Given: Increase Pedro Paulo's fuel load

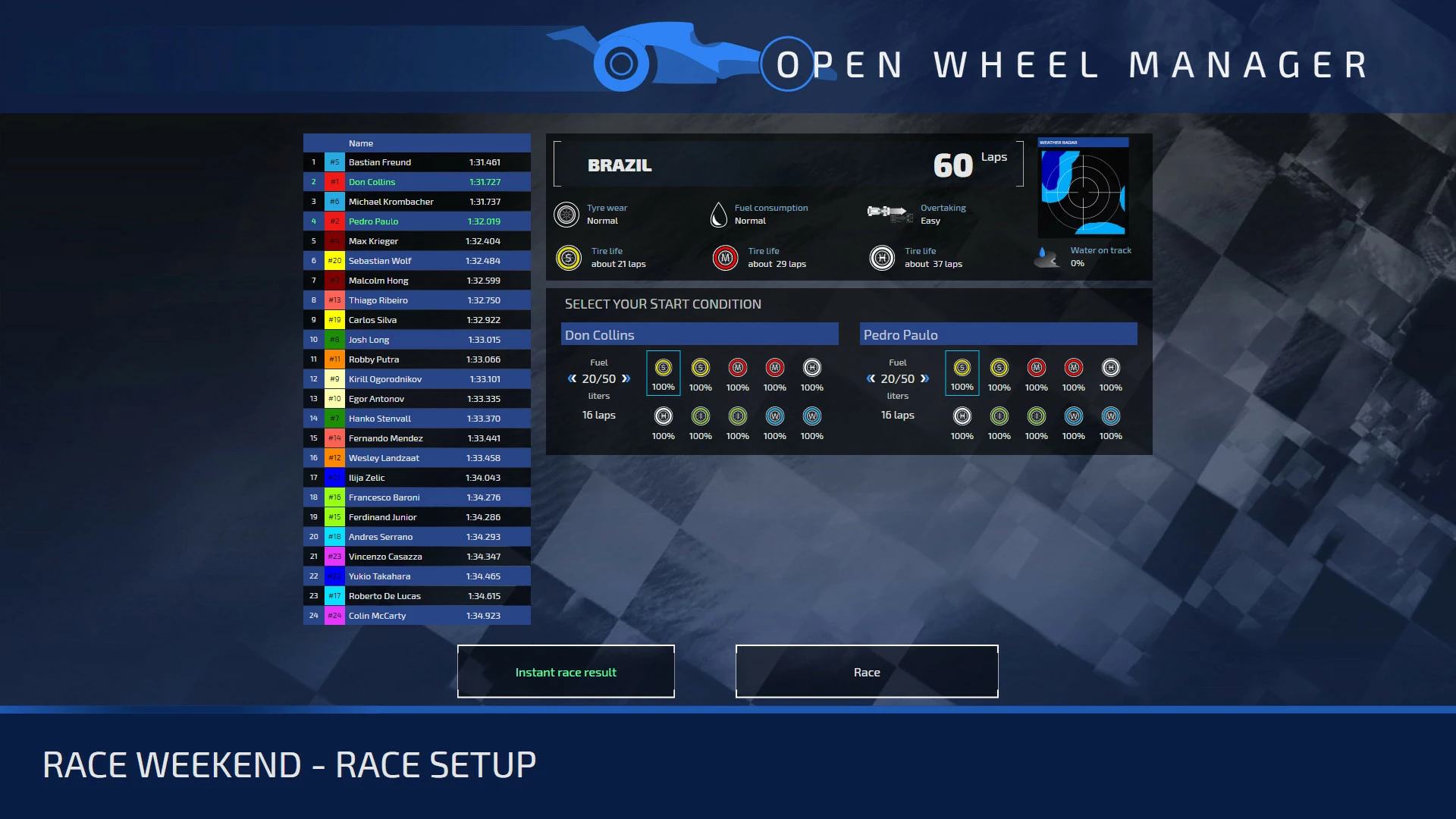Looking at the screenshot, I should pyautogui.click(x=924, y=378).
